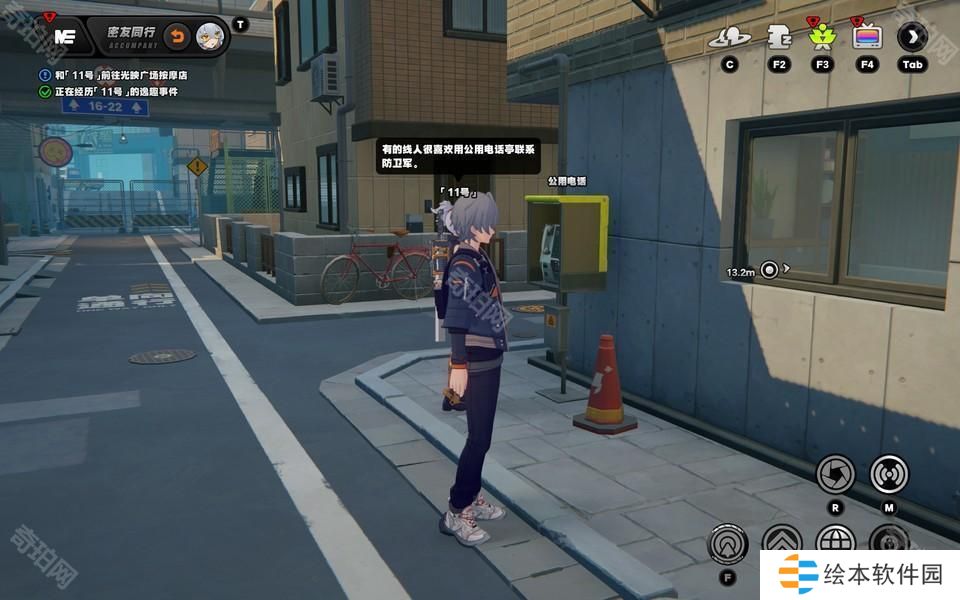Open the camera shutter photo mode

pos(835,473)
